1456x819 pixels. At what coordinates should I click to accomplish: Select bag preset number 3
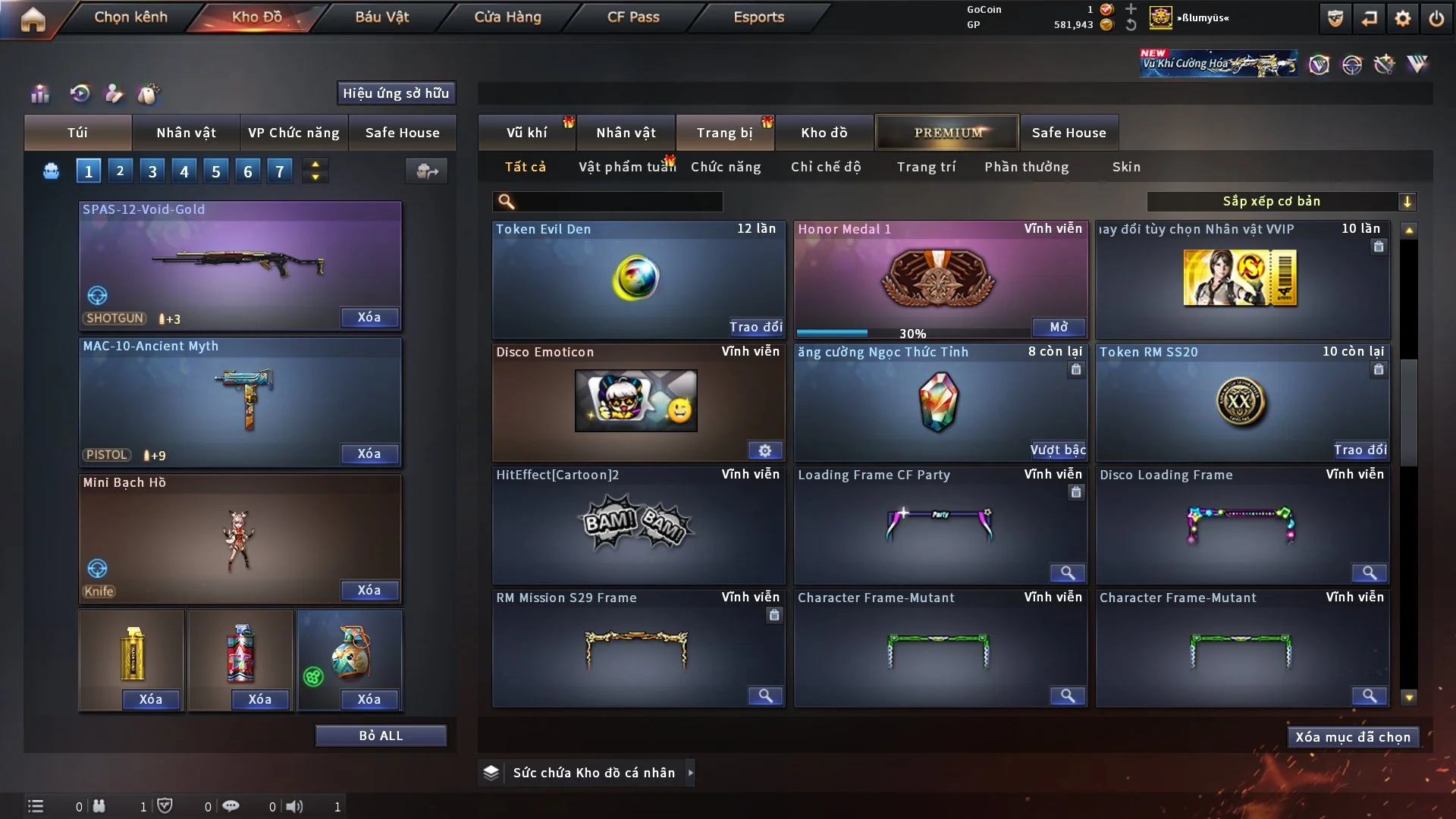(152, 171)
